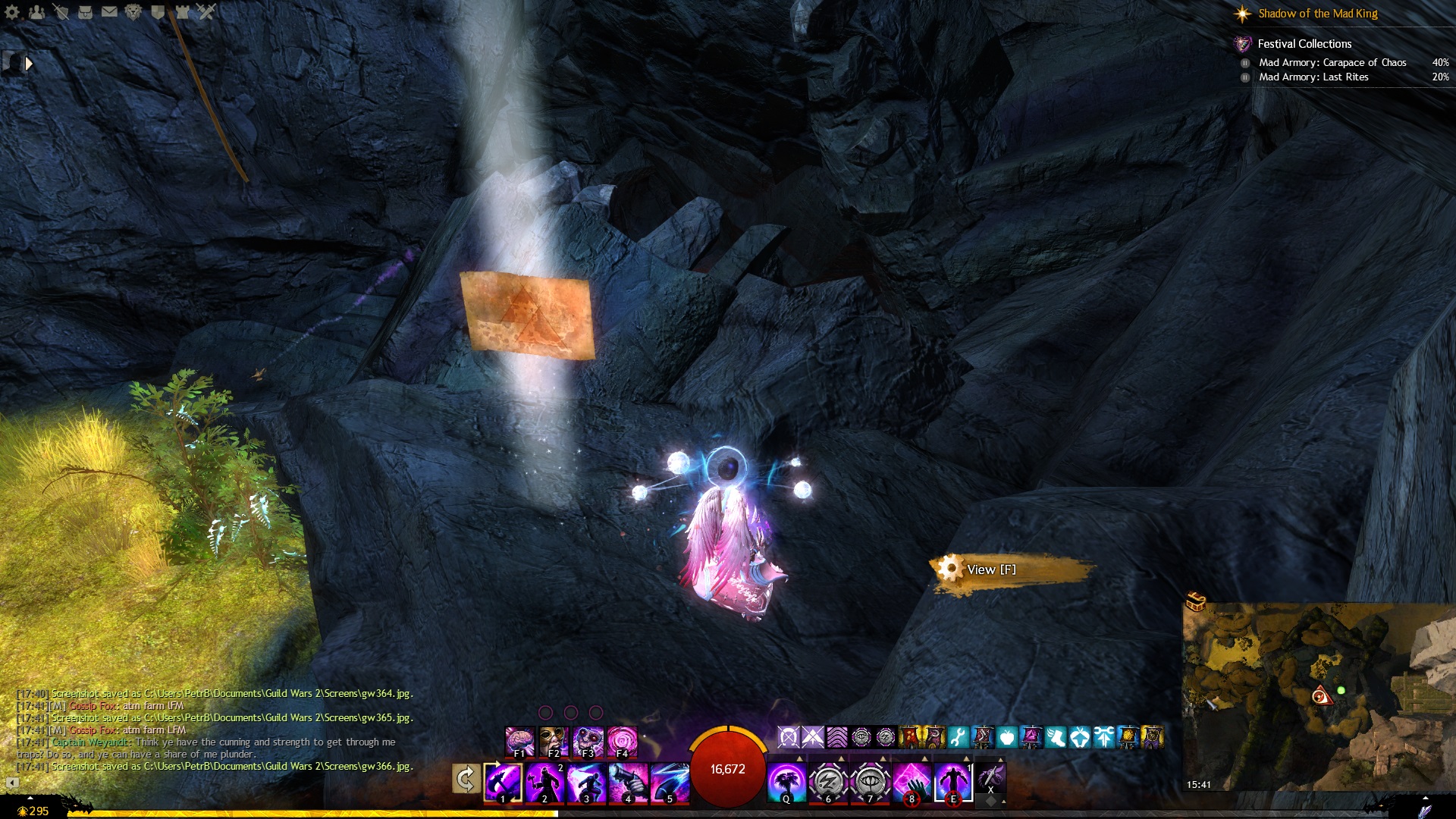Open the treasure chest icon above minimap
1456x819 pixels.
pyautogui.click(x=1196, y=601)
